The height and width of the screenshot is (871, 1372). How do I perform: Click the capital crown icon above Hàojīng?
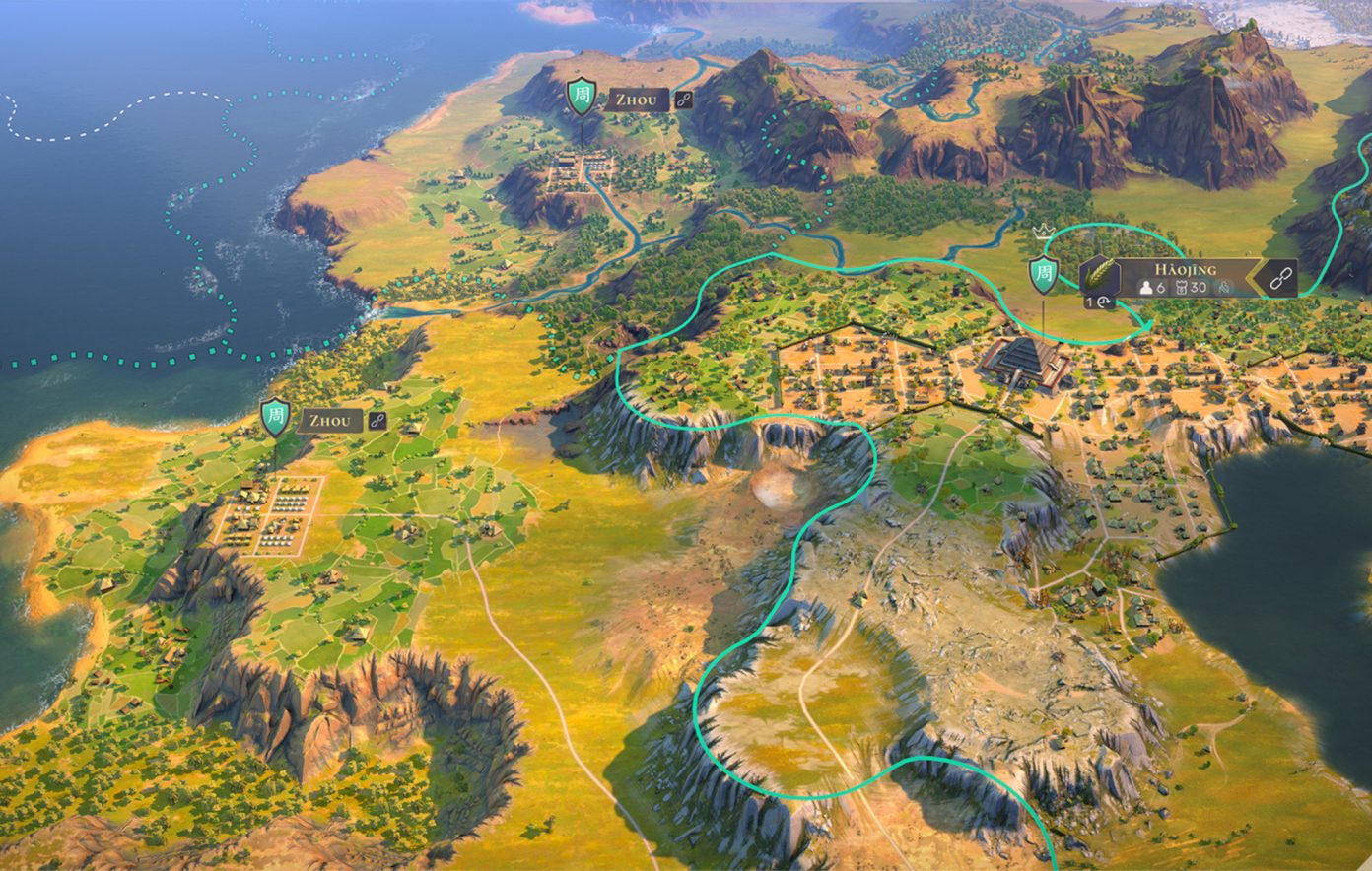point(1044,233)
